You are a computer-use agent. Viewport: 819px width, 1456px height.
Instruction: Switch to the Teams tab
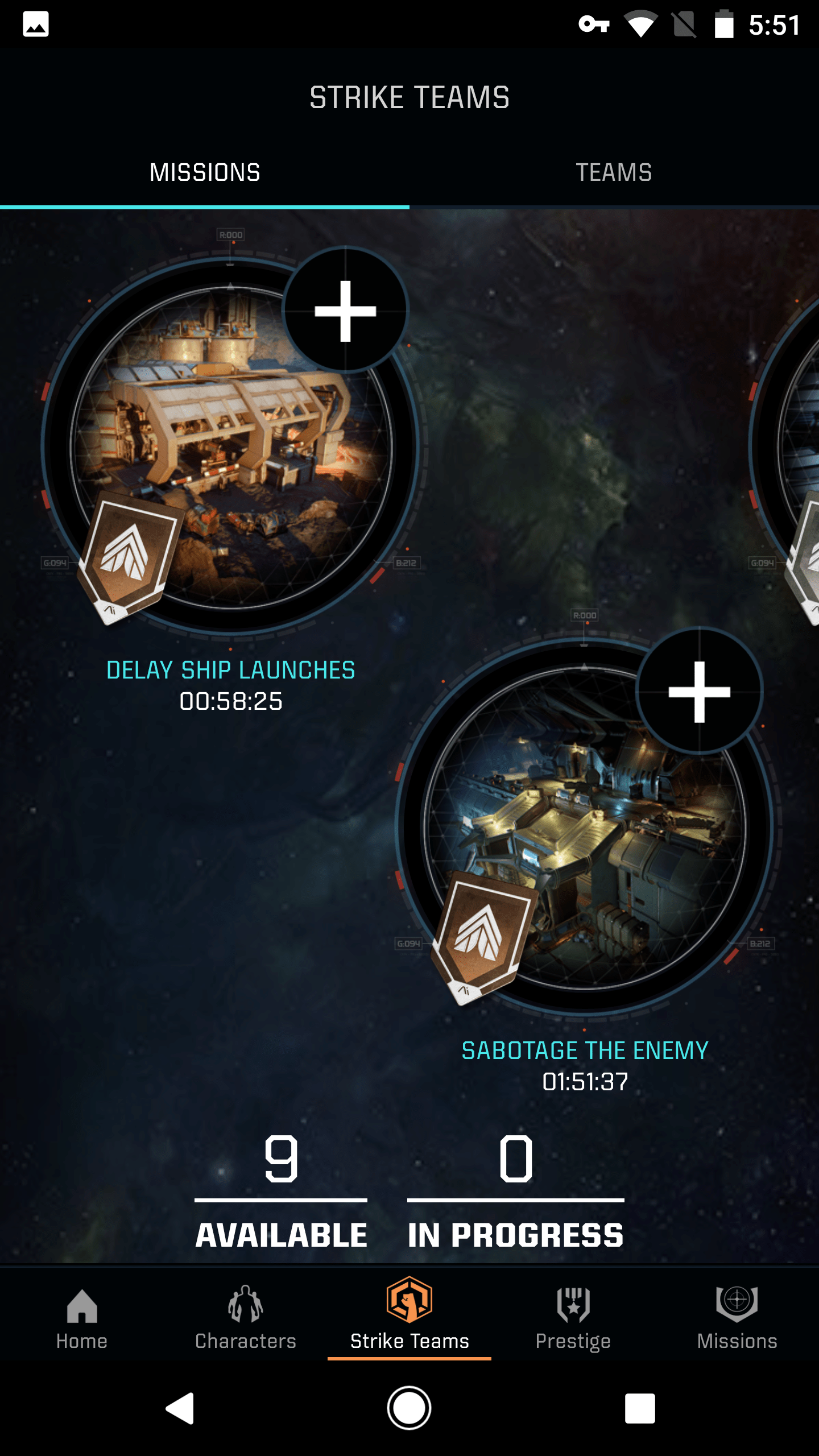(x=614, y=172)
